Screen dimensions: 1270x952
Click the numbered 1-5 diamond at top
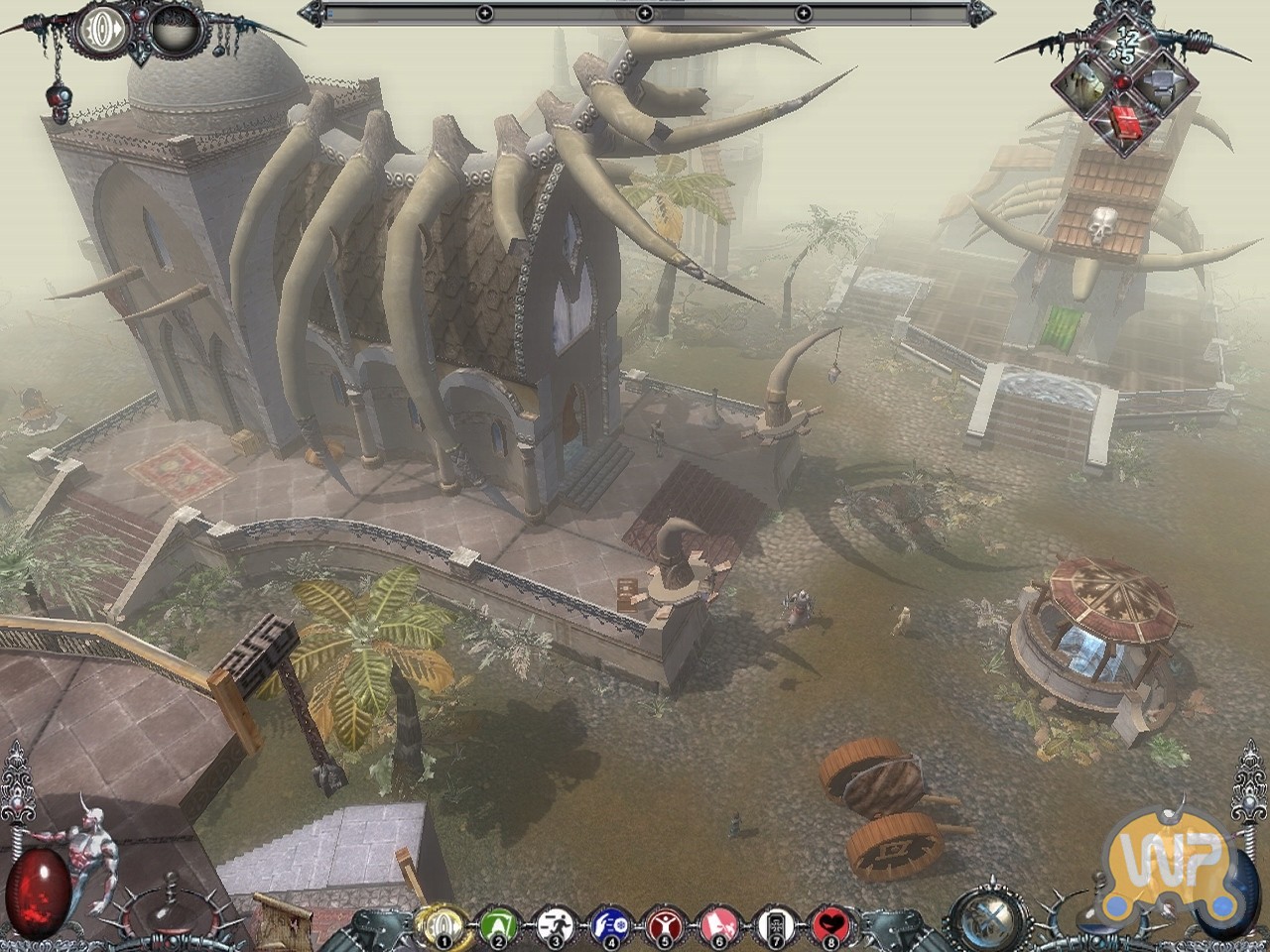click(1128, 48)
